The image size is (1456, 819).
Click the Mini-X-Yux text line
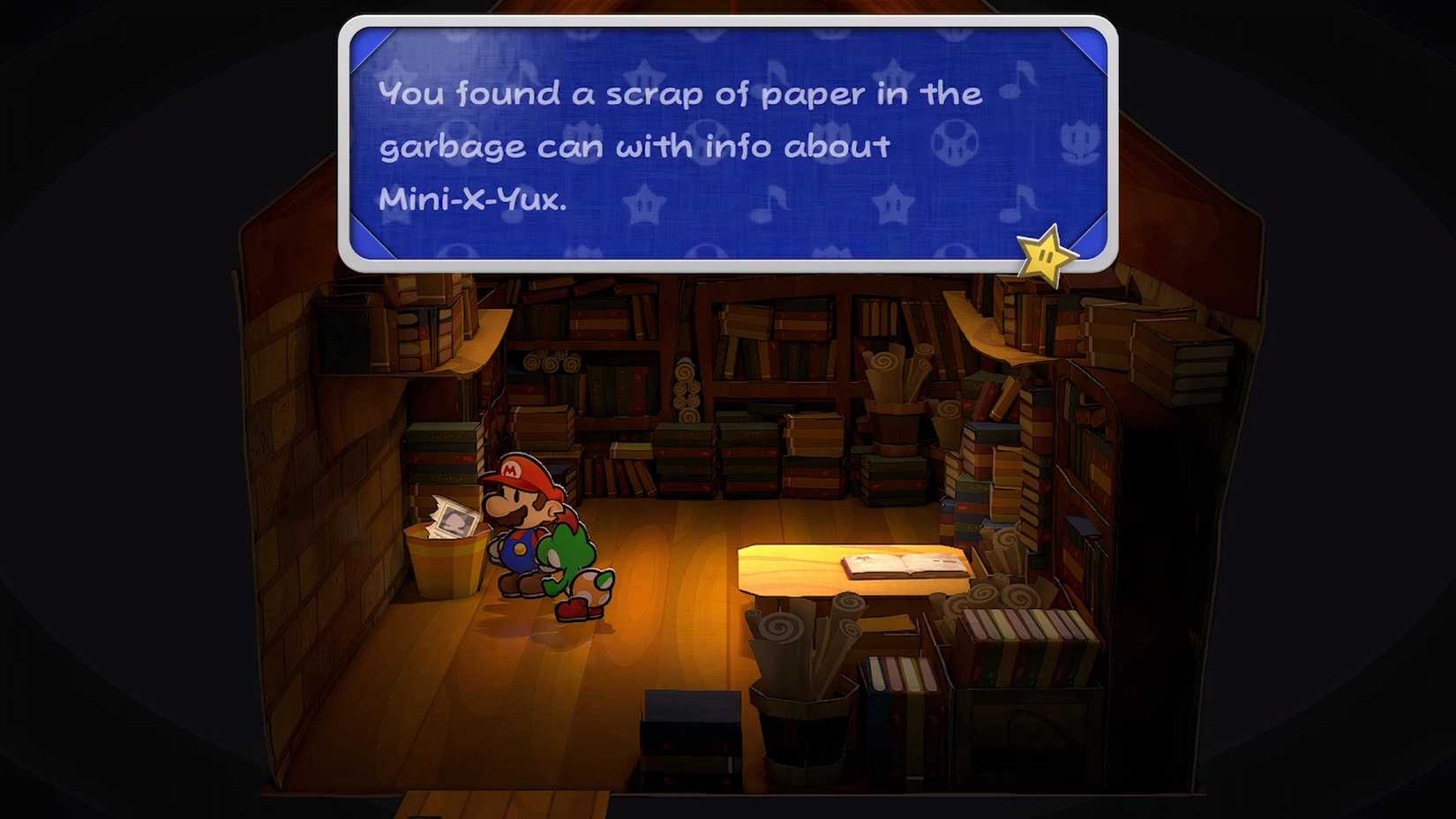(474, 200)
